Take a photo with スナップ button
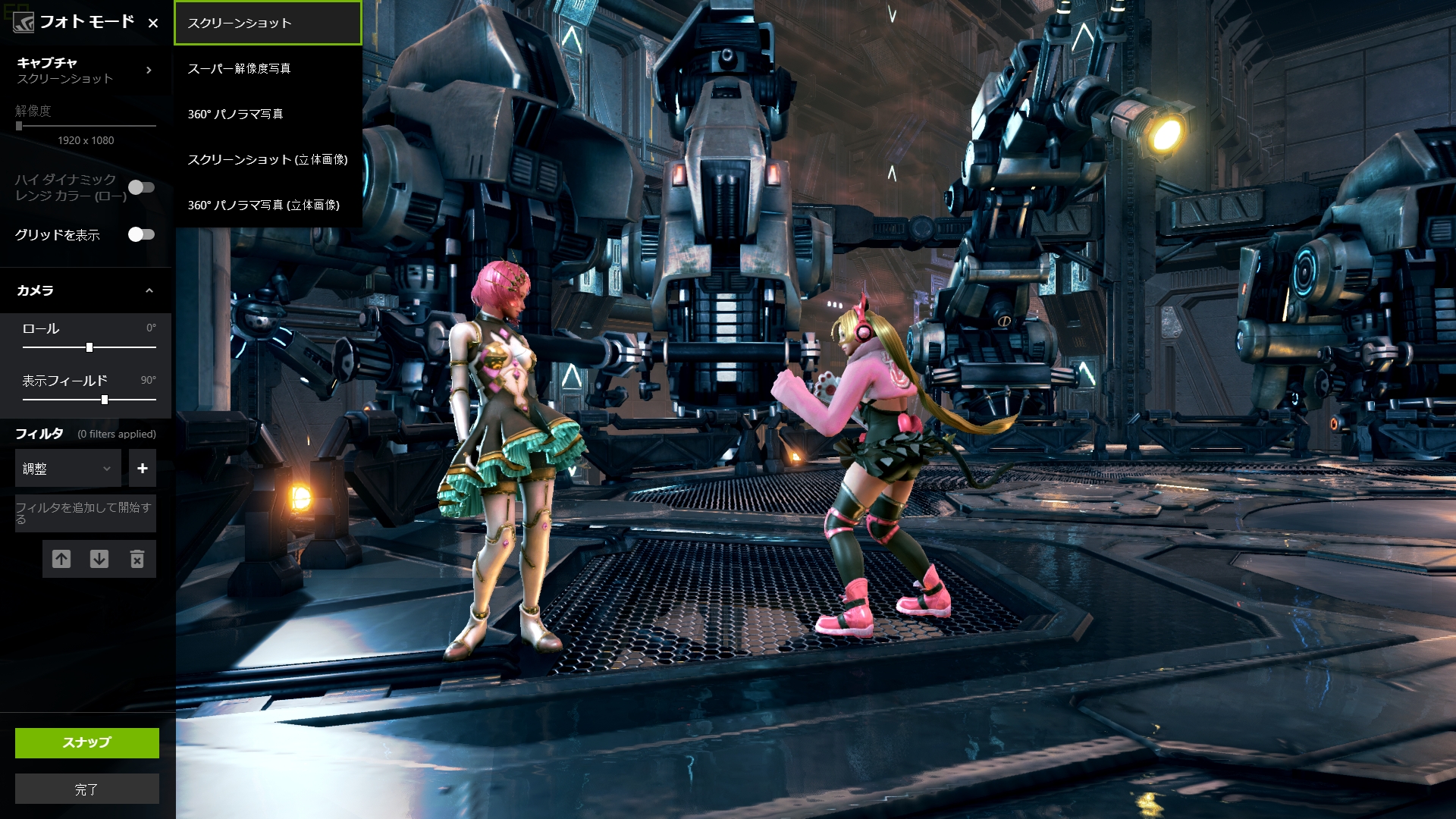 pyautogui.click(x=87, y=742)
